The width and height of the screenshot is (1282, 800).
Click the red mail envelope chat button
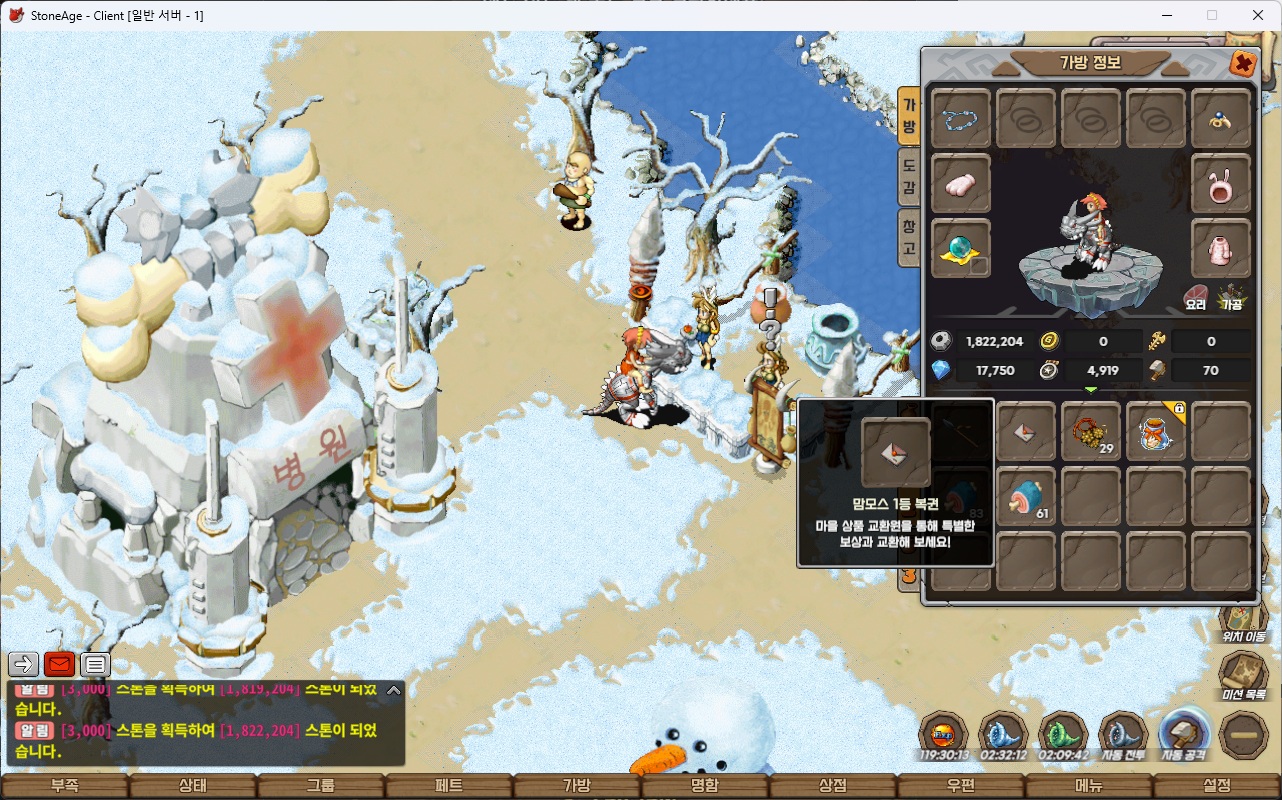pyautogui.click(x=60, y=663)
